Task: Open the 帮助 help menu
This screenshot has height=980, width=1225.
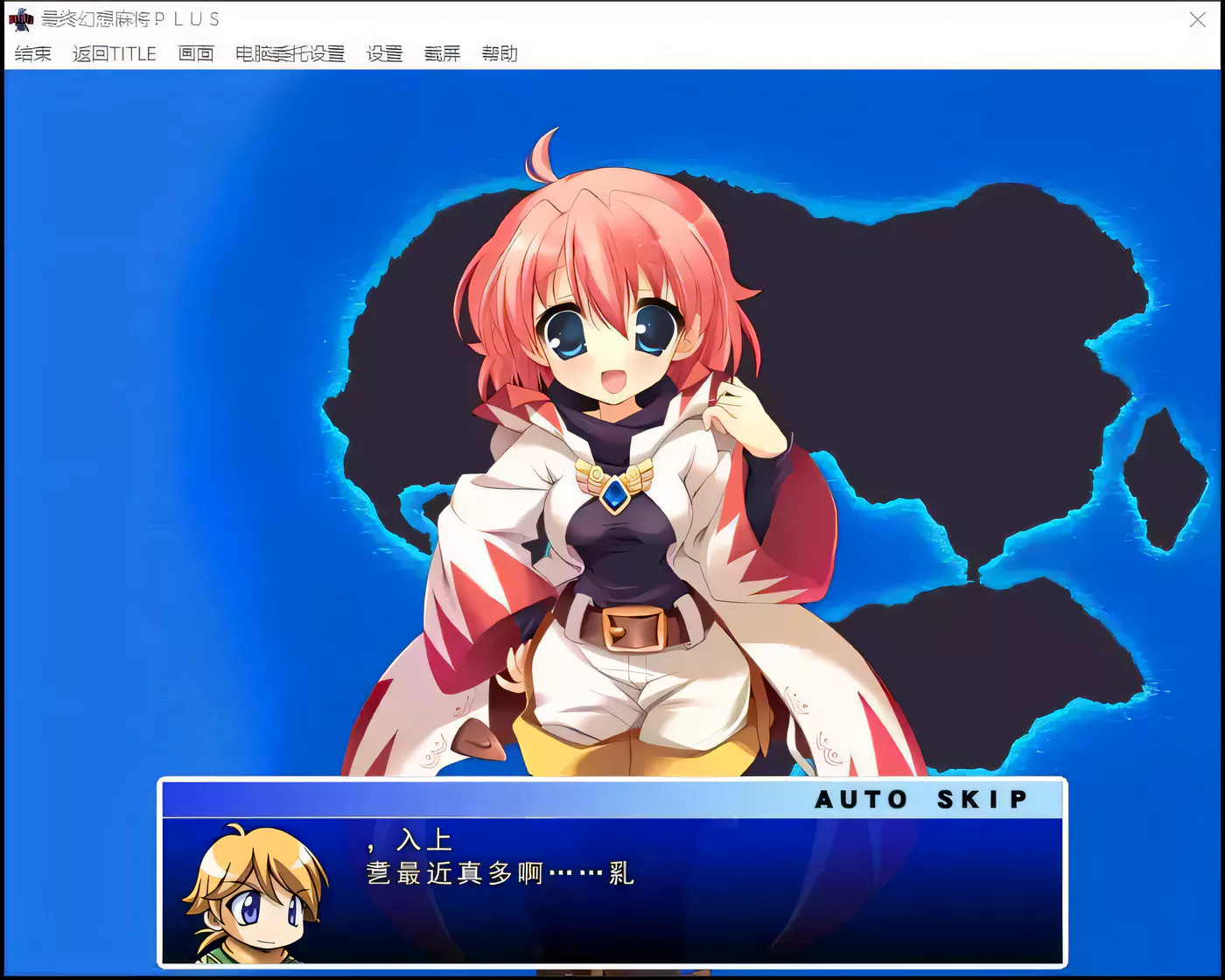Action: pos(500,53)
